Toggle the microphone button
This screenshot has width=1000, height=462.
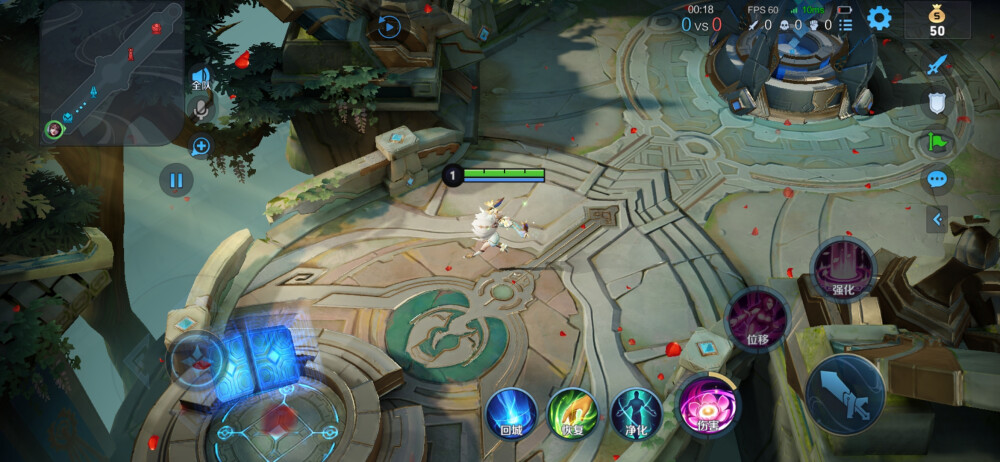click(x=201, y=108)
